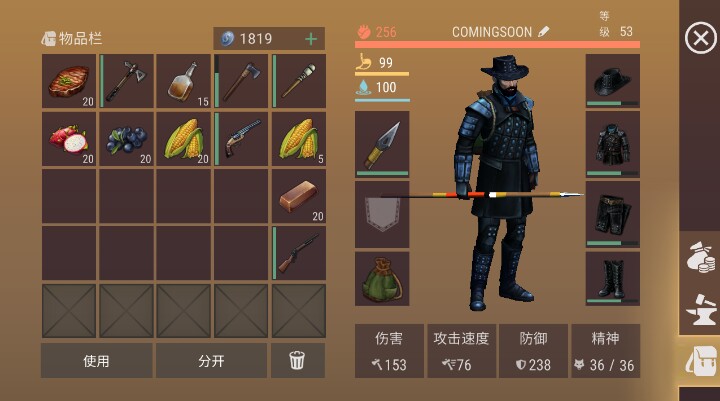Close the inventory screen

tap(699, 39)
